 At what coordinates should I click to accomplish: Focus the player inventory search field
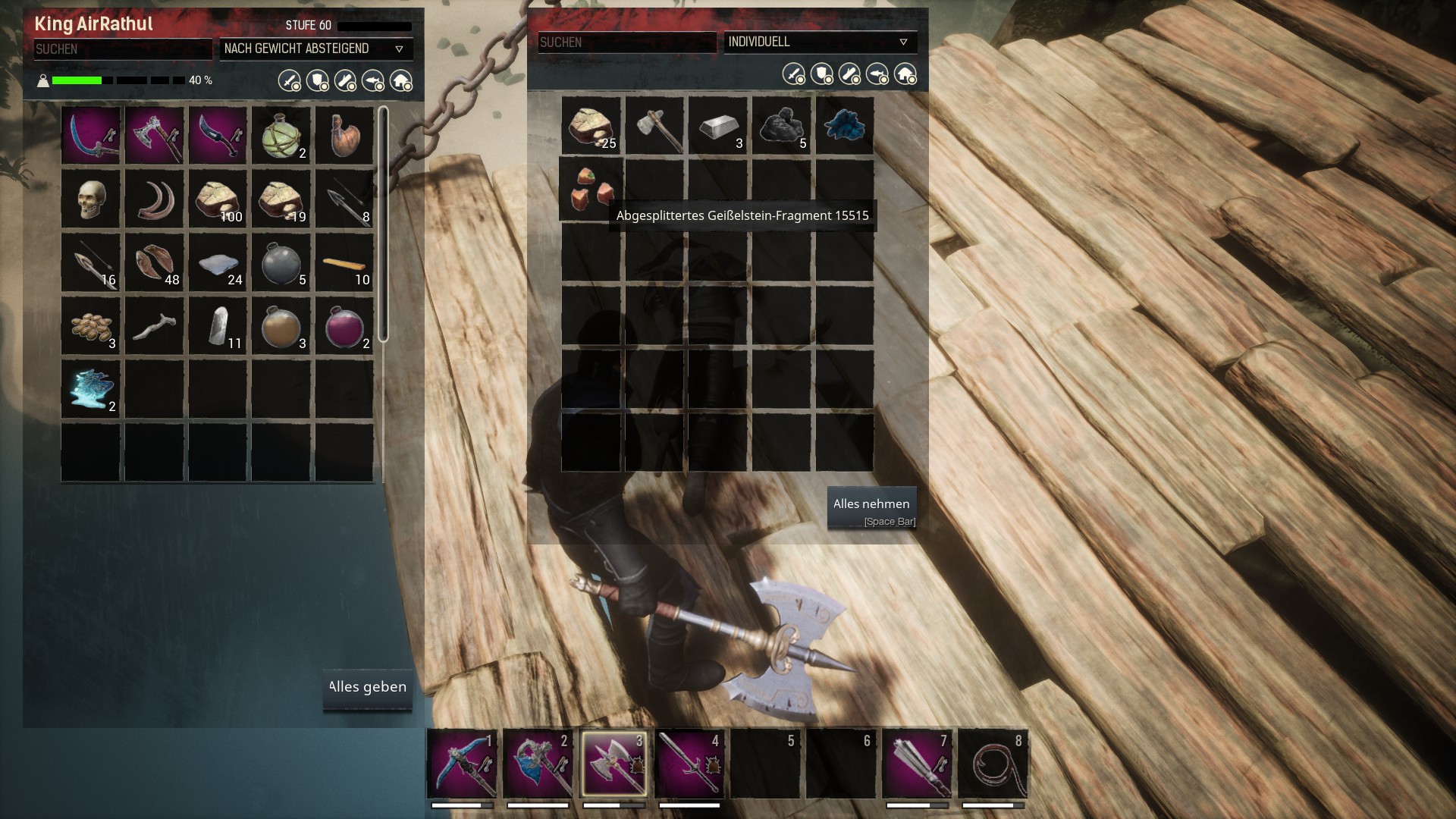point(123,49)
